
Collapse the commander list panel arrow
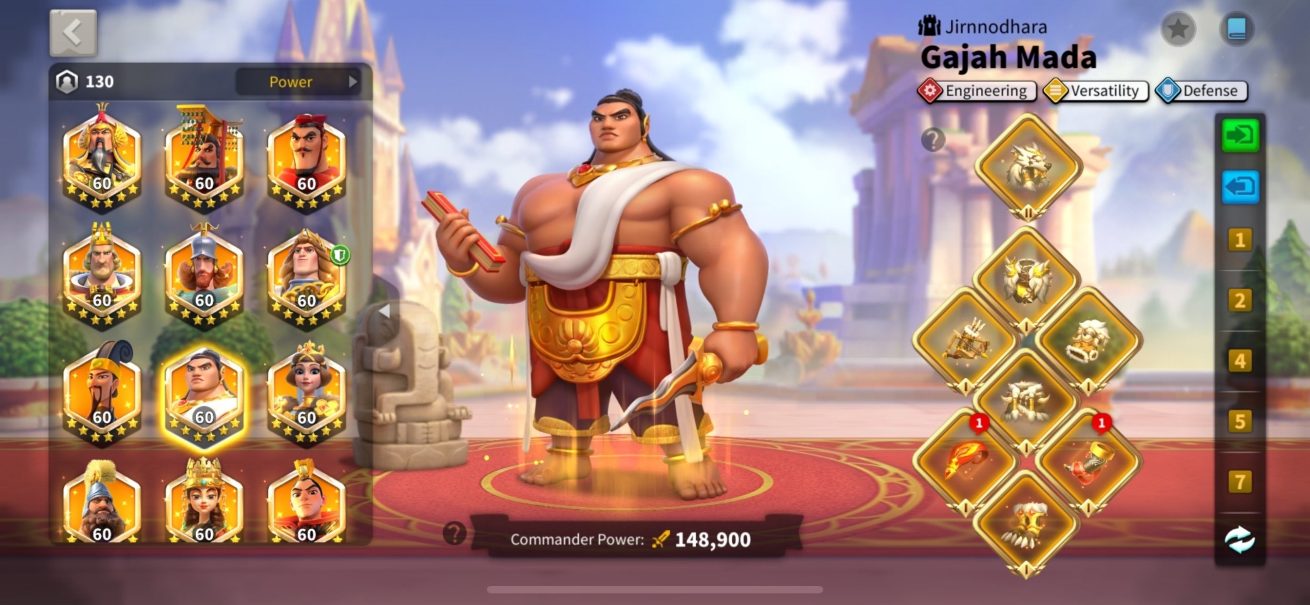click(x=385, y=312)
